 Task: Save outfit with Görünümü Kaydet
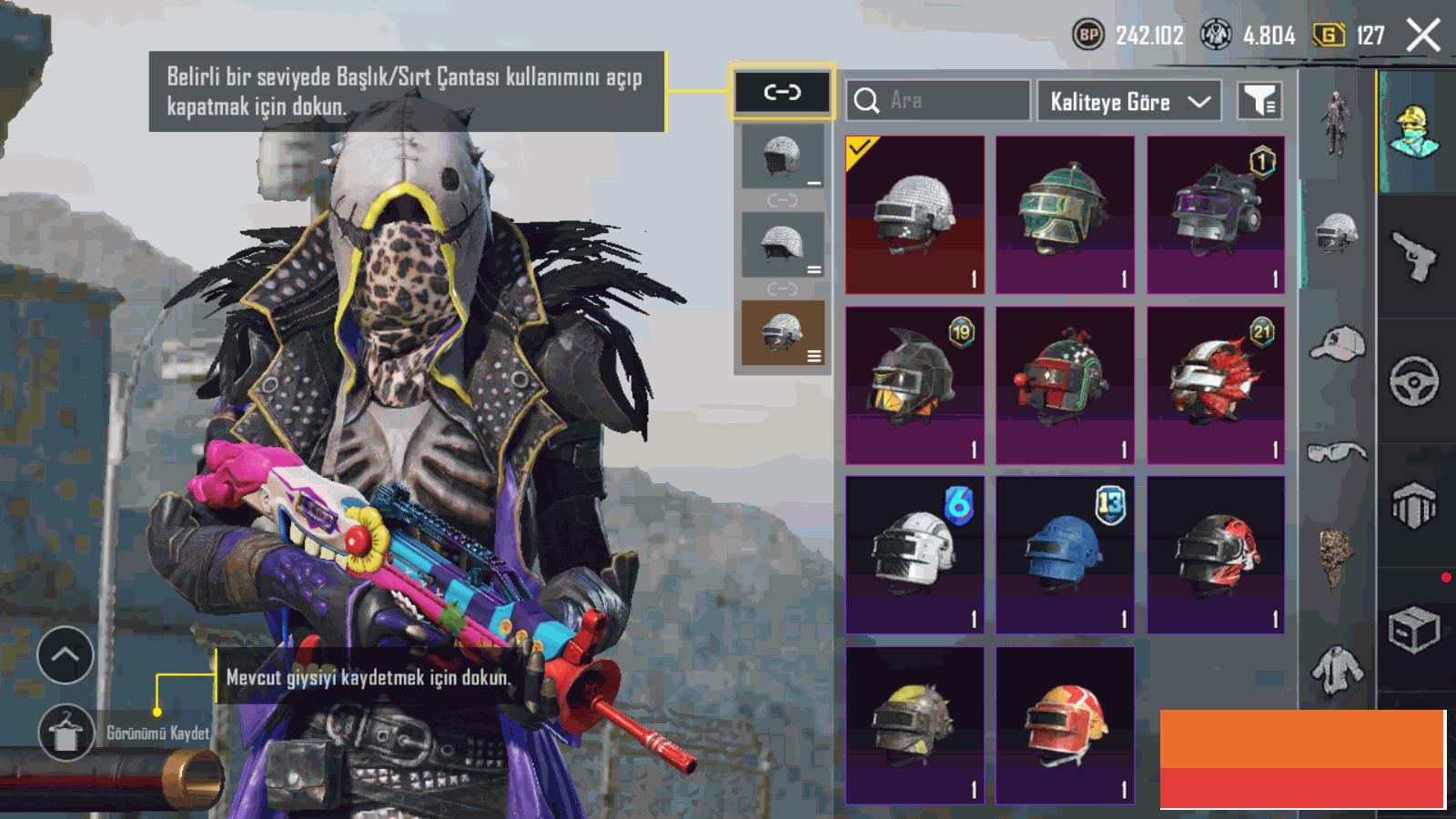coord(66,733)
